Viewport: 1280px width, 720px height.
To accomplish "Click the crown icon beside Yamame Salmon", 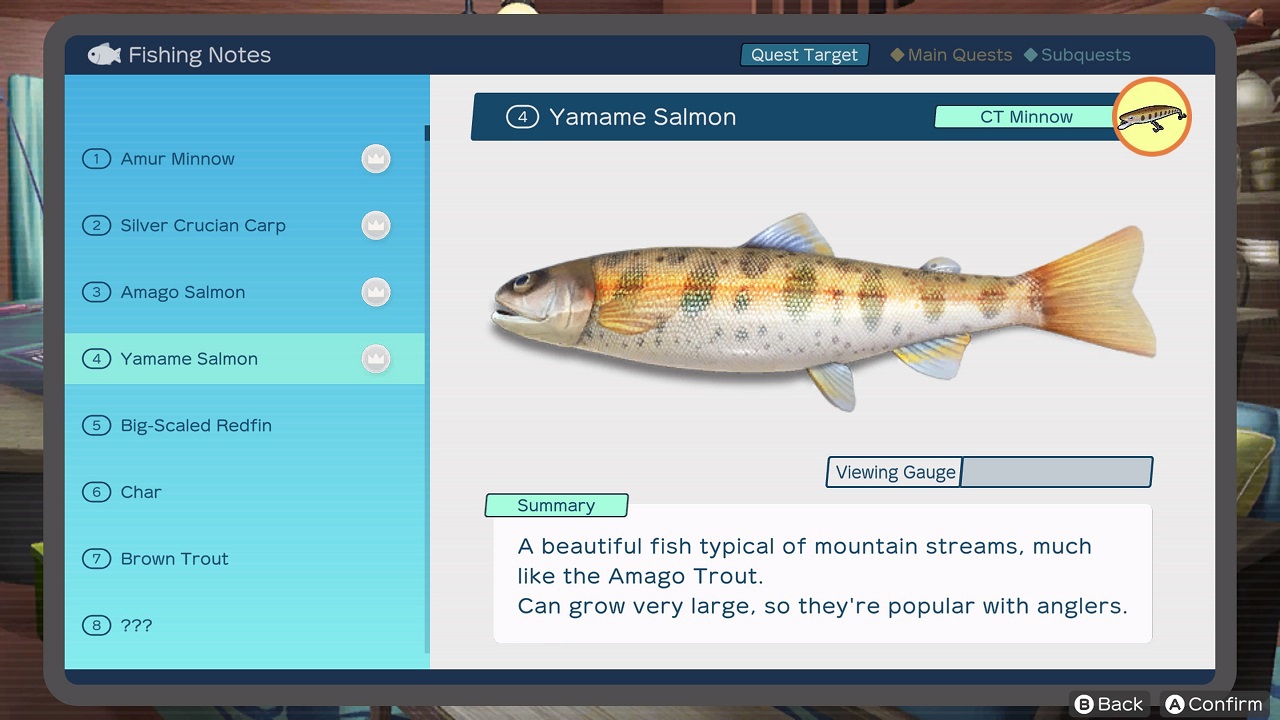I will point(376,358).
